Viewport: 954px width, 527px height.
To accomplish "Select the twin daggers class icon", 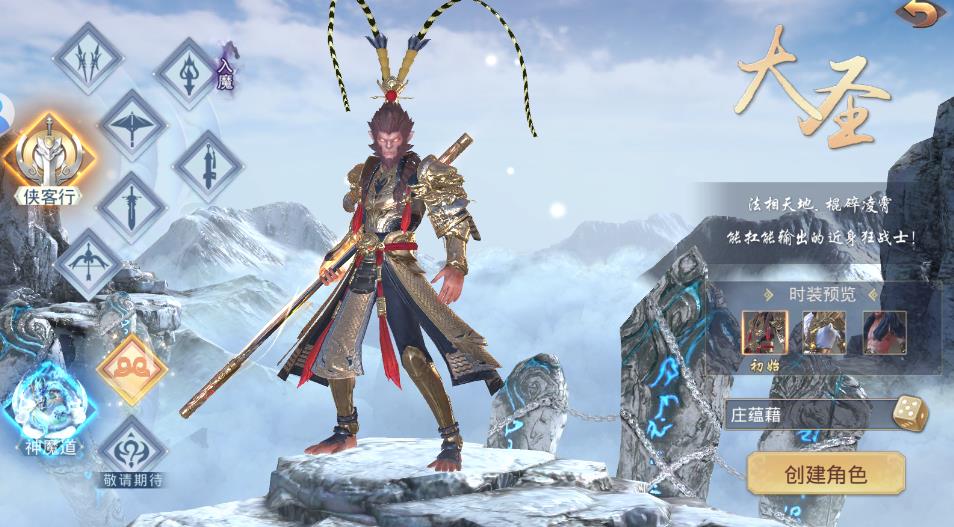I will [x=88, y=57].
